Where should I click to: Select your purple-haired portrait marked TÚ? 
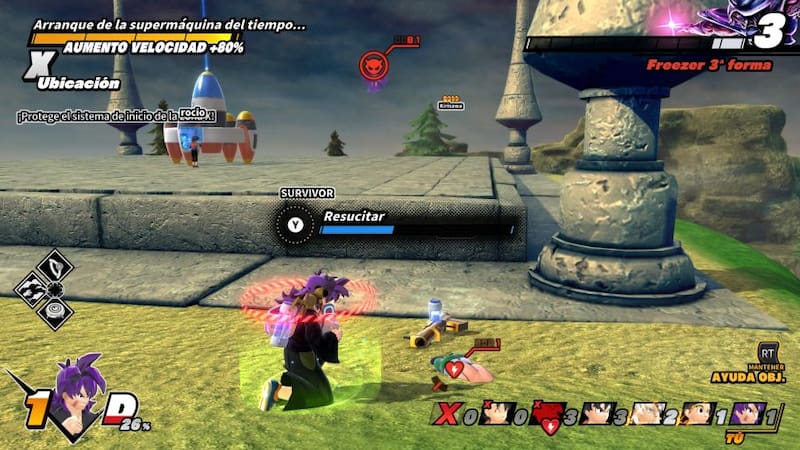click(x=747, y=412)
